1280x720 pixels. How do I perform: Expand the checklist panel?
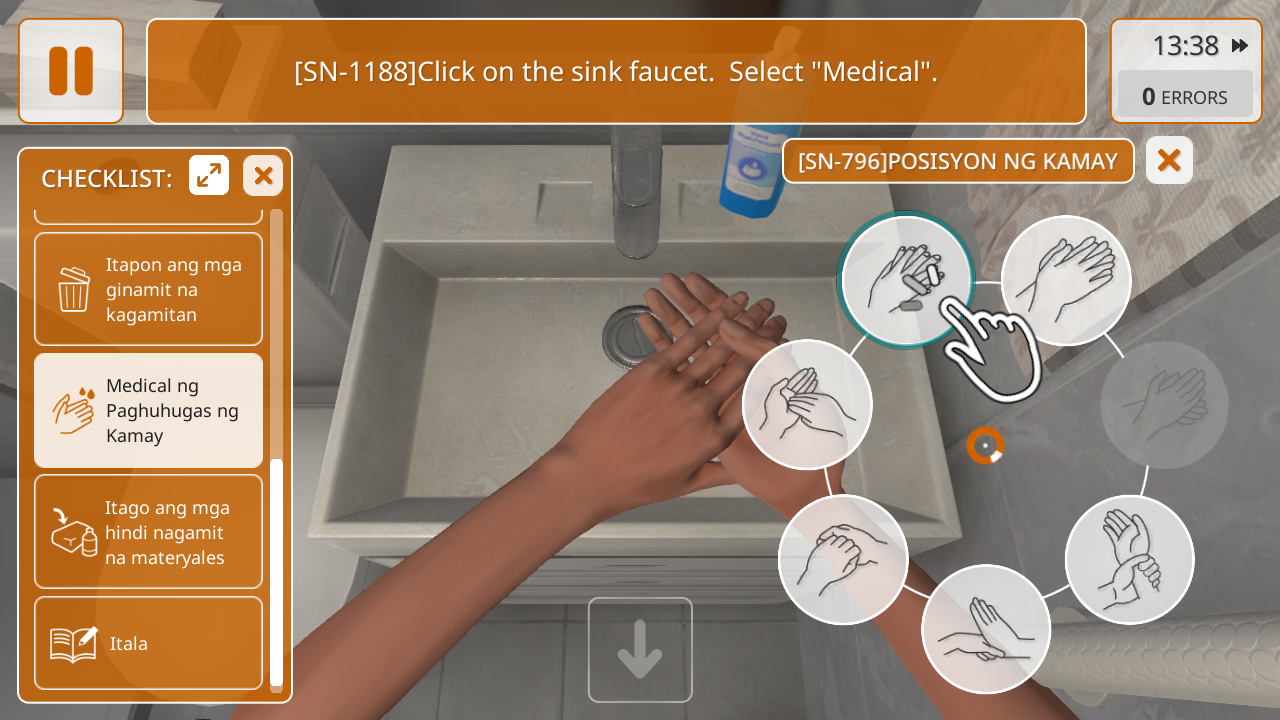point(209,176)
